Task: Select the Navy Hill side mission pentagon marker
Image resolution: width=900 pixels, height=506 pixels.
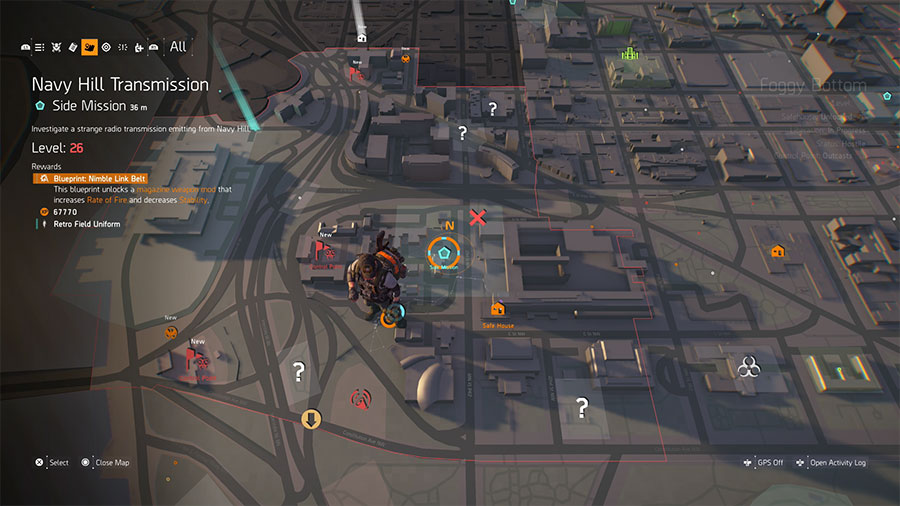Action: tap(443, 253)
